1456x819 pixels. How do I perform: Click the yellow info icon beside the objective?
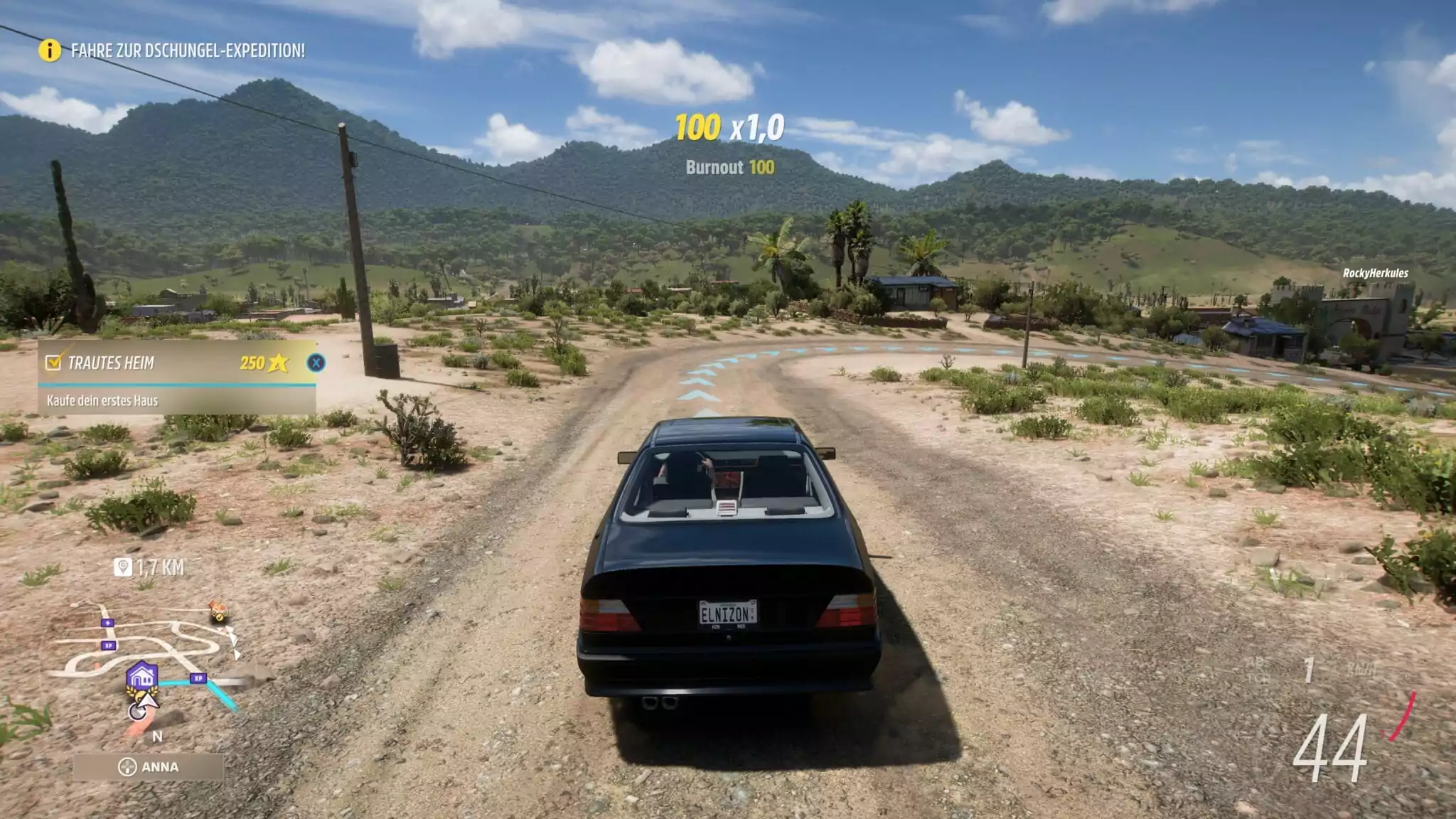(50, 50)
